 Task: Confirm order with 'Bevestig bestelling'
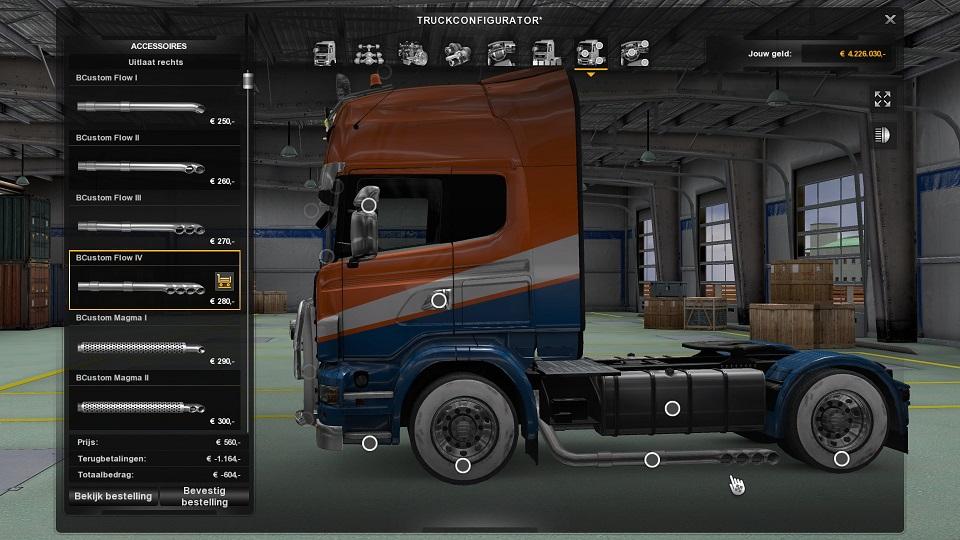pyautogui.click(x=204, y=496)
